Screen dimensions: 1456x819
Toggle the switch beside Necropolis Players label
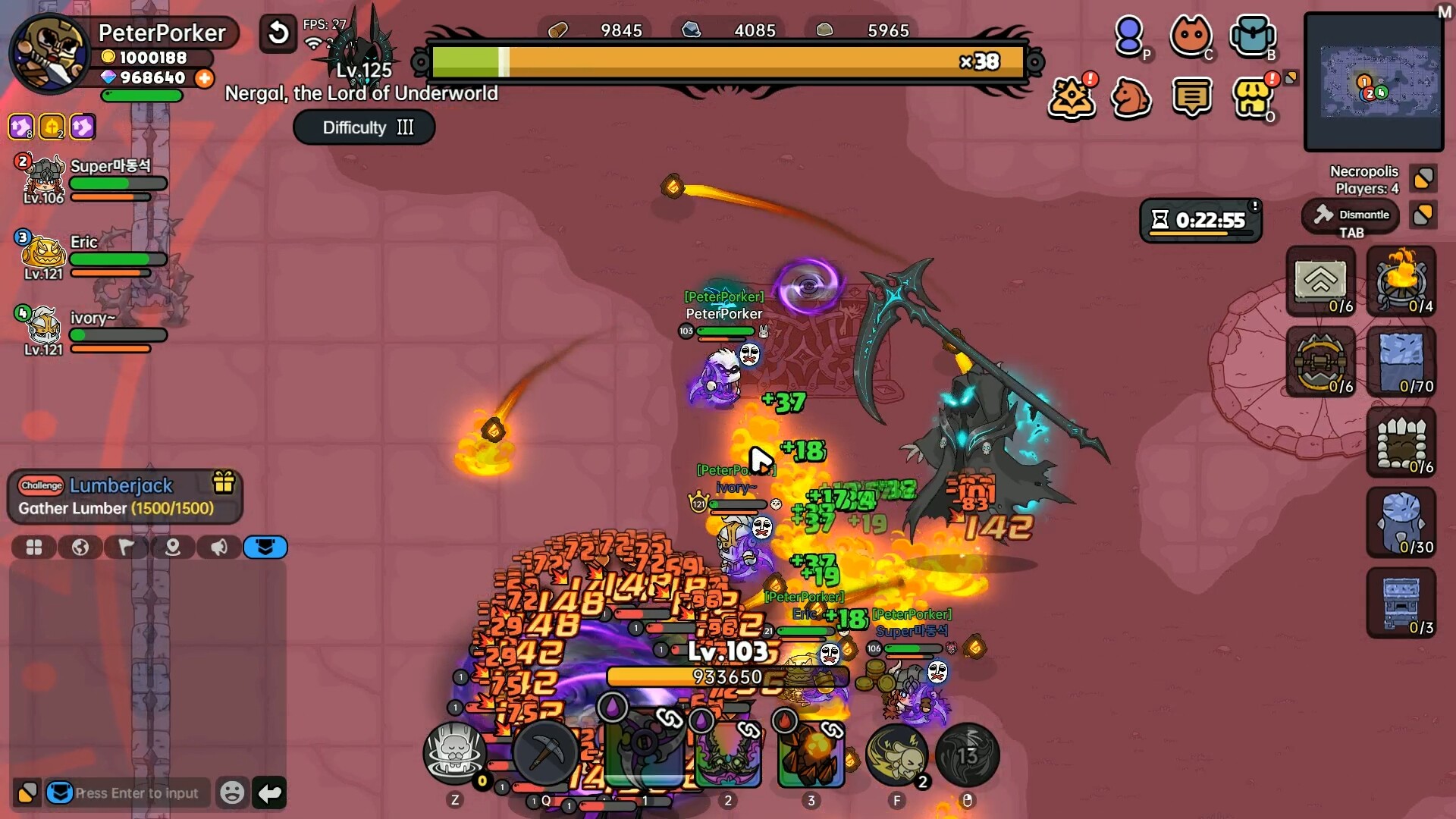tap(1423, 178)
